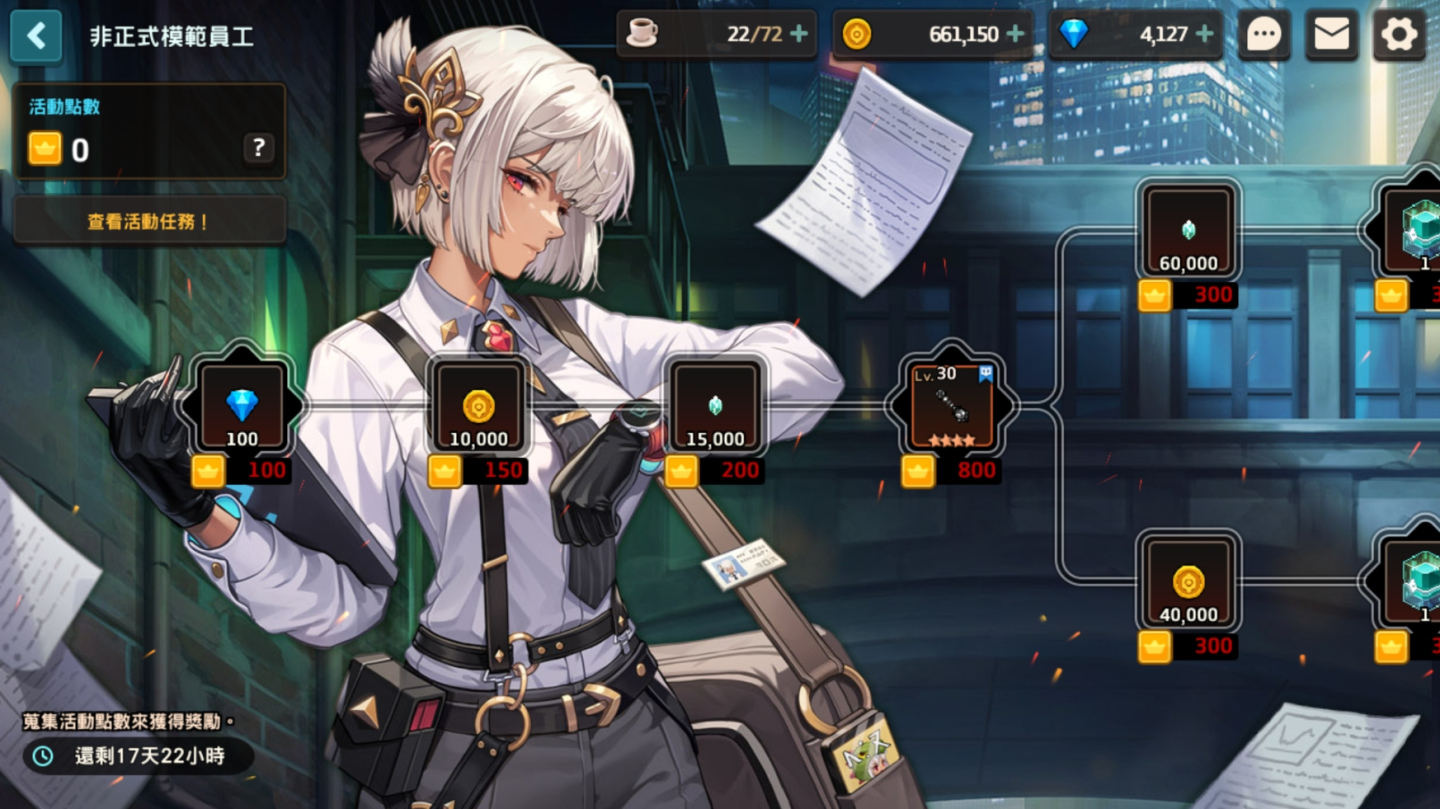Select the 100 blue gem reward
This screenshot has height=809, width=1440.
[242, 406]
